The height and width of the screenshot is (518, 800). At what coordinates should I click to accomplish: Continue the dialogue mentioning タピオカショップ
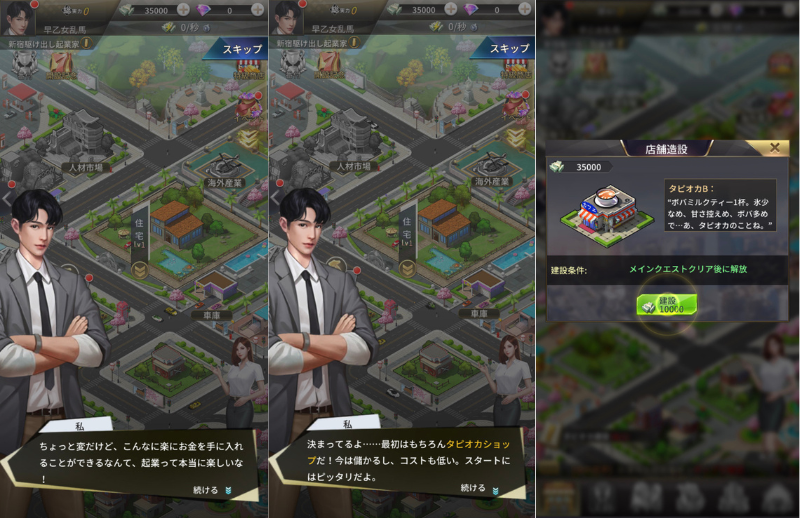coord(478,488)
